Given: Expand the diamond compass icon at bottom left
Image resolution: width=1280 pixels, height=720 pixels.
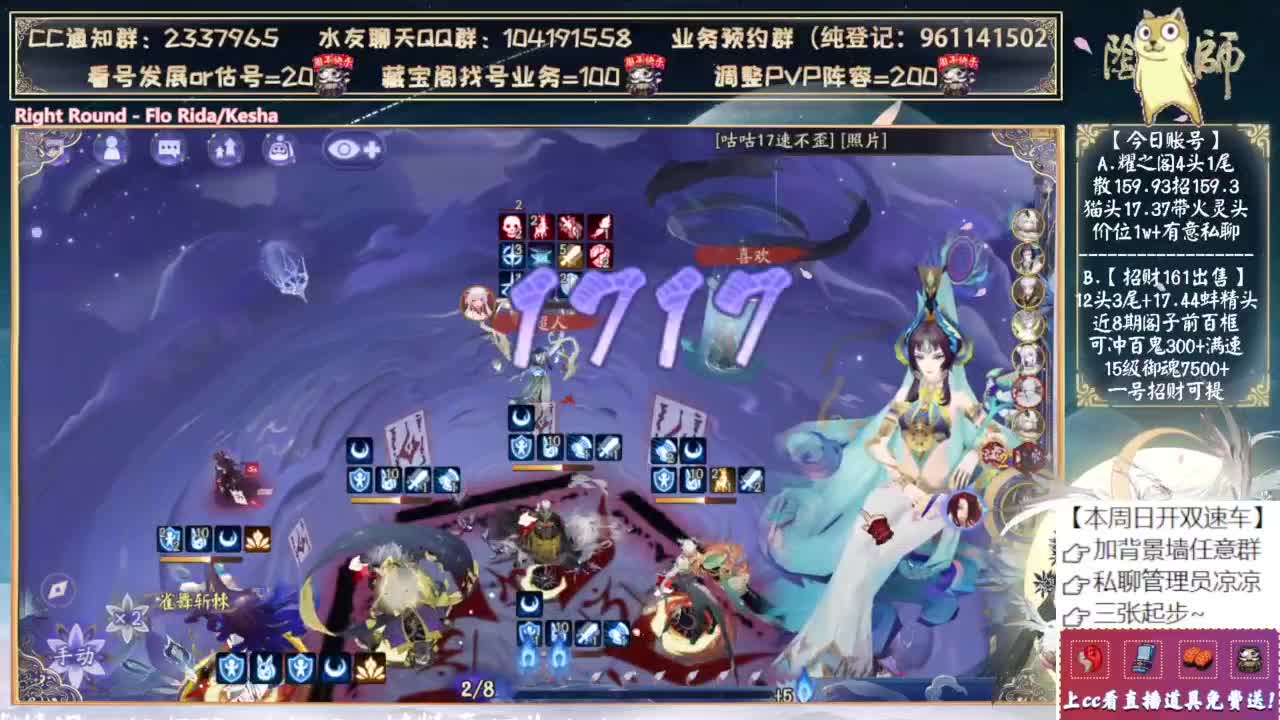Looking at the screenshot, I should click(57, 589).
